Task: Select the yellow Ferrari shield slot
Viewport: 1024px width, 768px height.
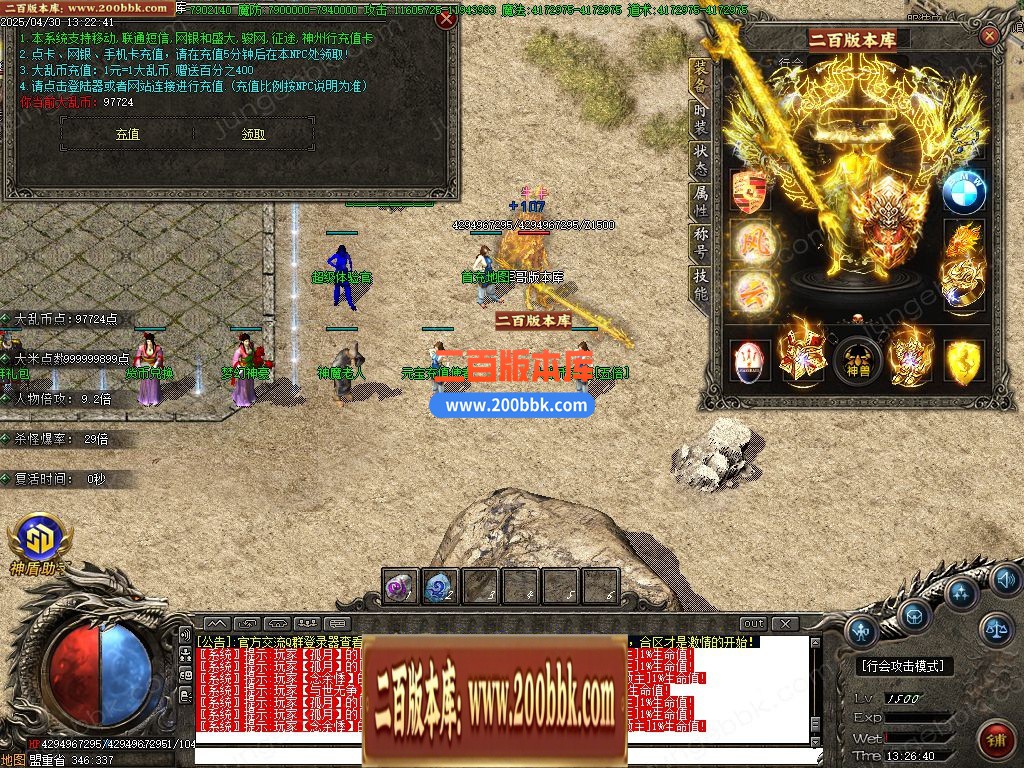Action: [x=964, y=361]
